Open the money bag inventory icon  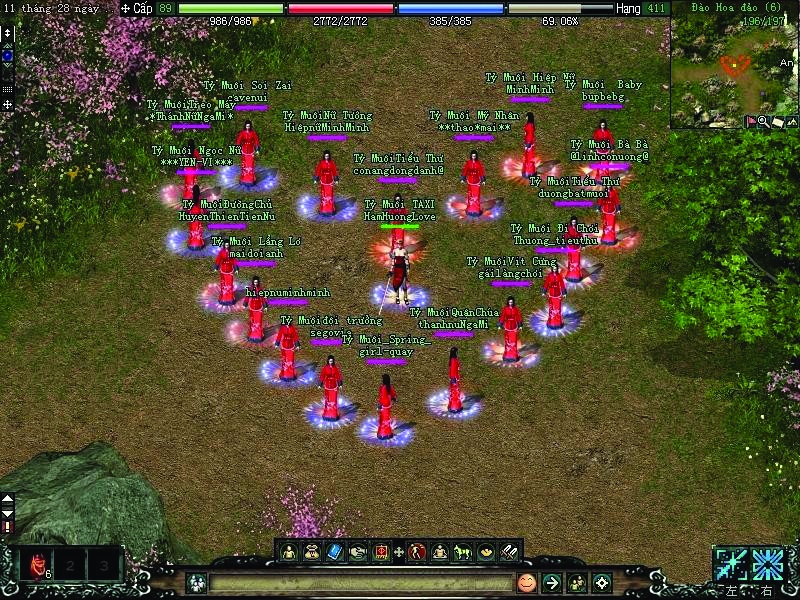click(x=312, y=551)
